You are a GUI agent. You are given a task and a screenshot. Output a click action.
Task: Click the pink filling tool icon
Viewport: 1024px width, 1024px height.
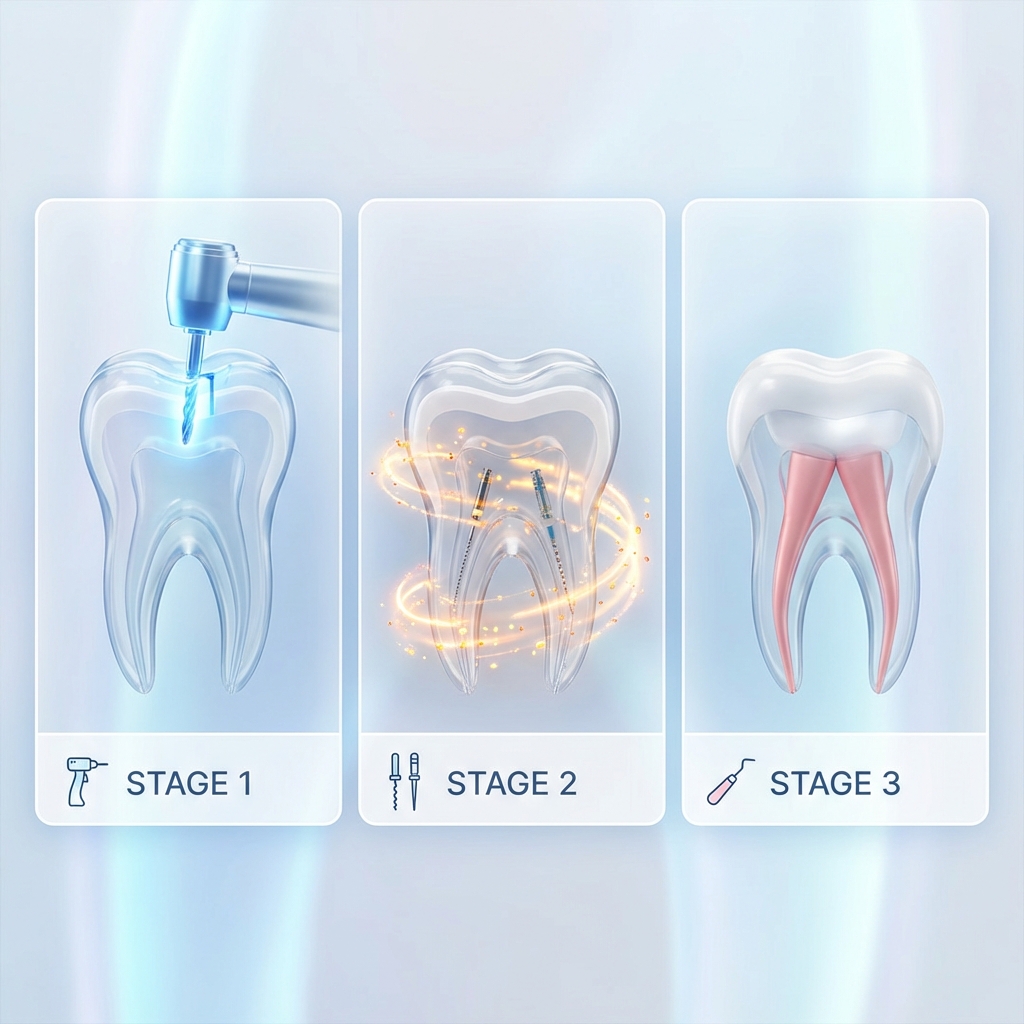[730, 782]
